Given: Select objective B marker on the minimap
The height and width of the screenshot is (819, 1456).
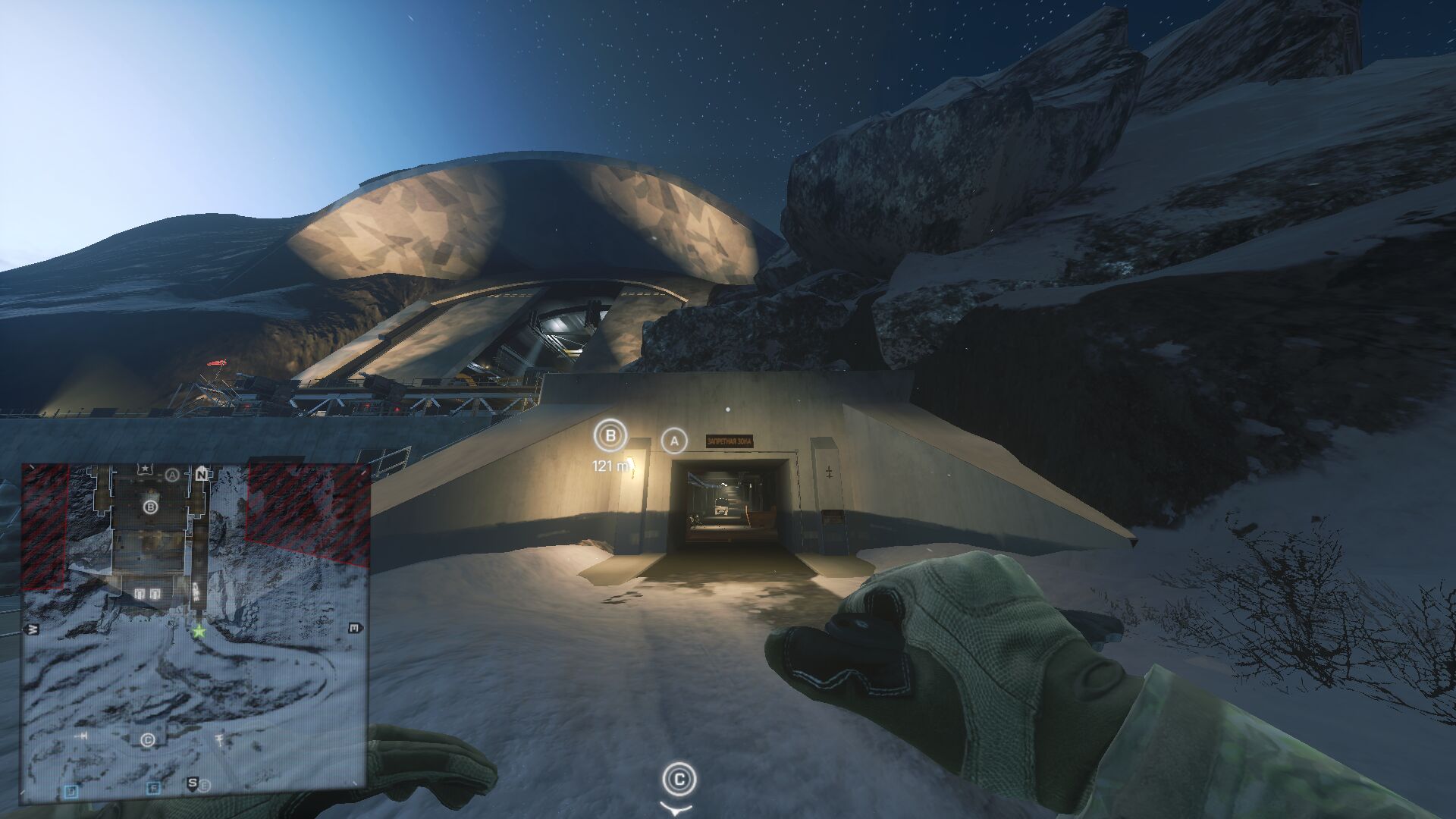Looking at the screenshot, I should (150, 507).
